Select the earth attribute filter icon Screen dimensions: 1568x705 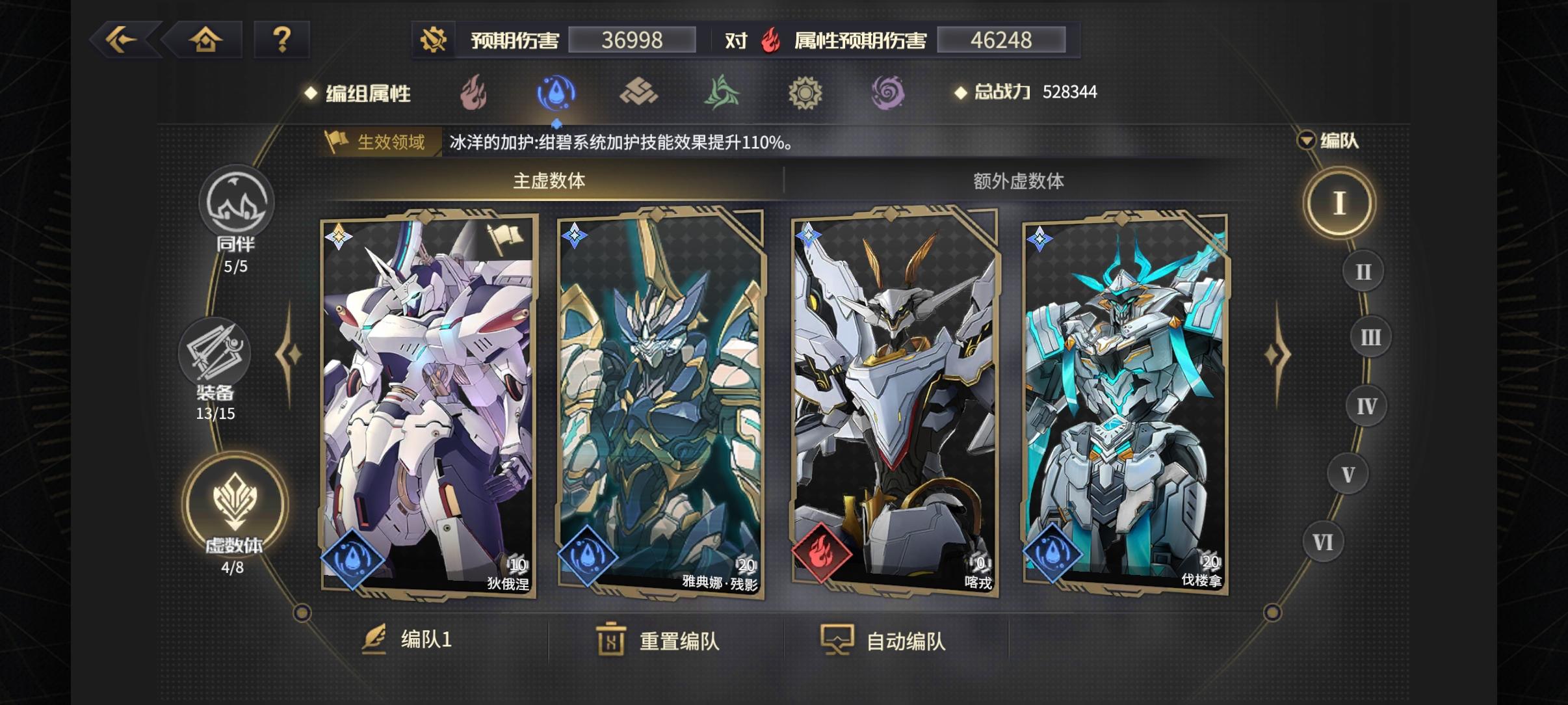[639, 92]
